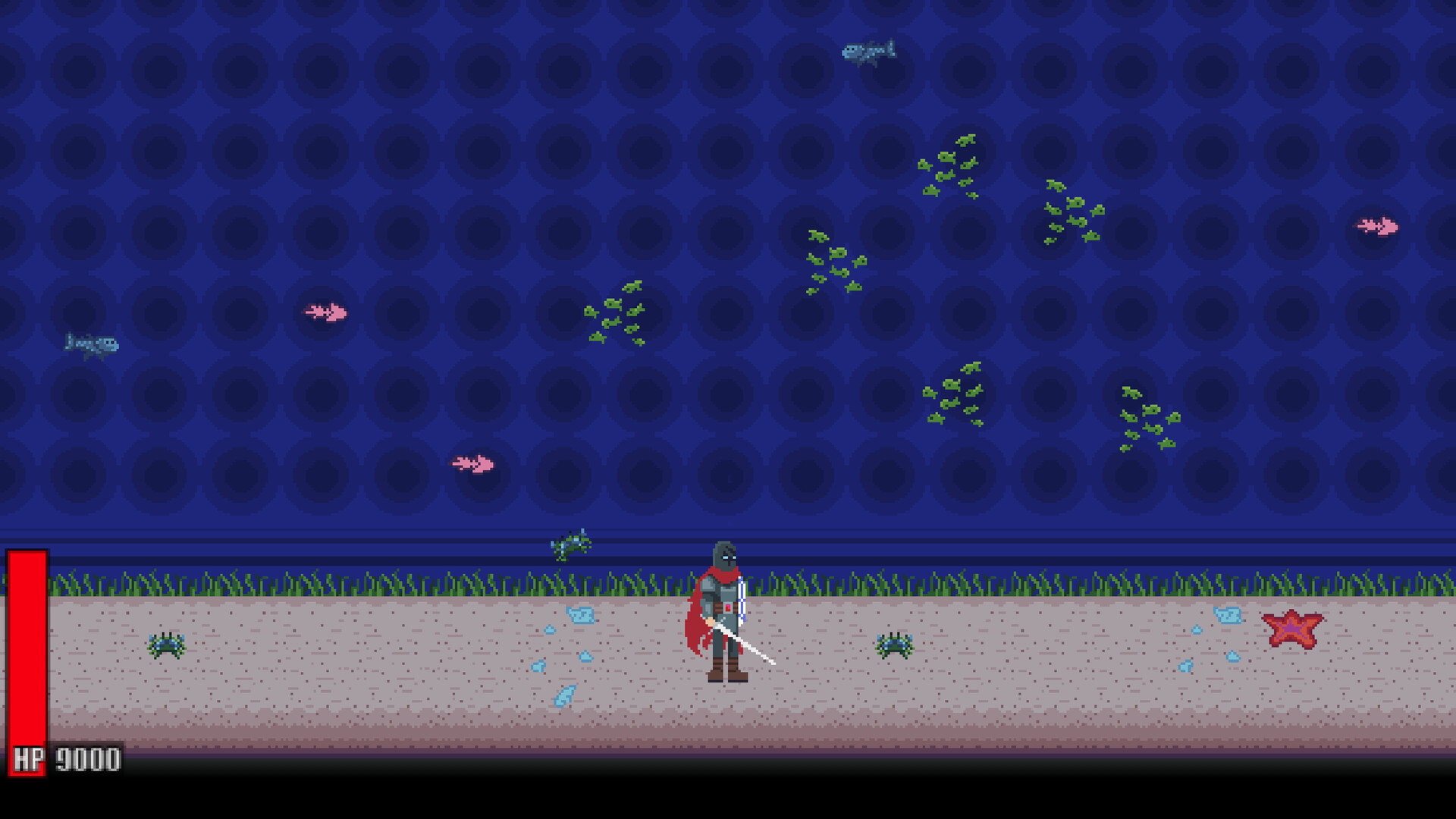
Task: Click the red starfish on the seabed
Action: [1293, 629]
